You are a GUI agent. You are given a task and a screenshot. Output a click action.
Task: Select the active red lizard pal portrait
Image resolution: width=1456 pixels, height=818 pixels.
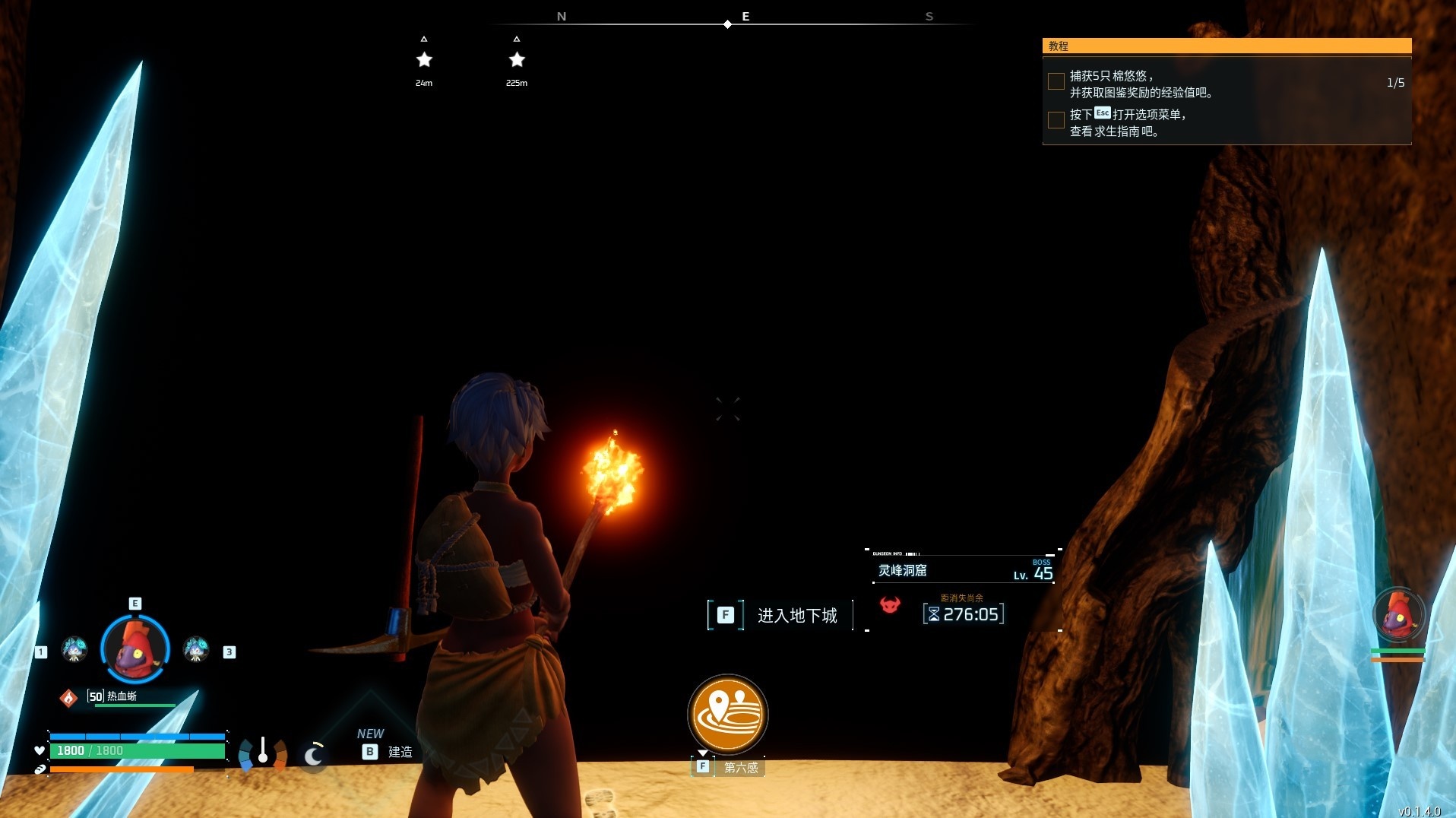(135, 648)
